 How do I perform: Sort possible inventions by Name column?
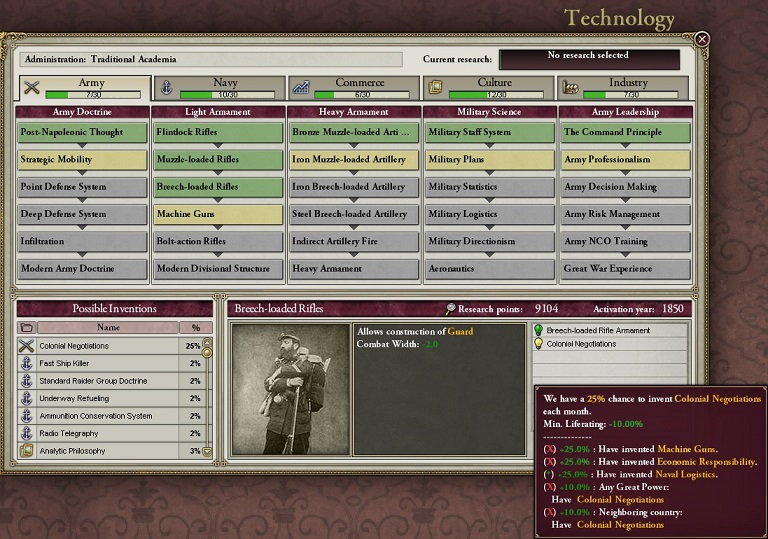107,328
